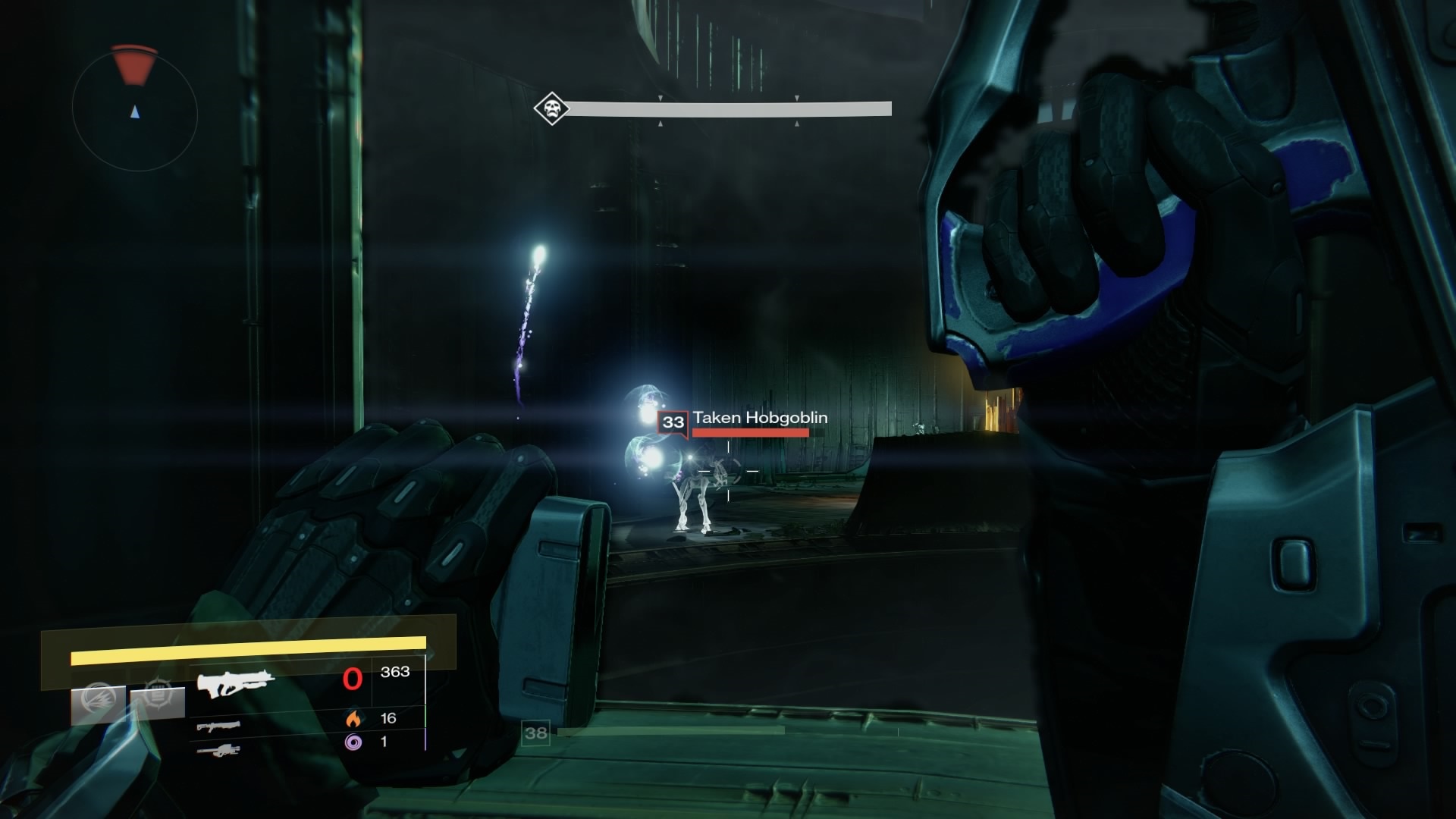Click the purple void swirl icon
Screen dimensions: 1456x819
pyautogui.click(x=353, y=742)
